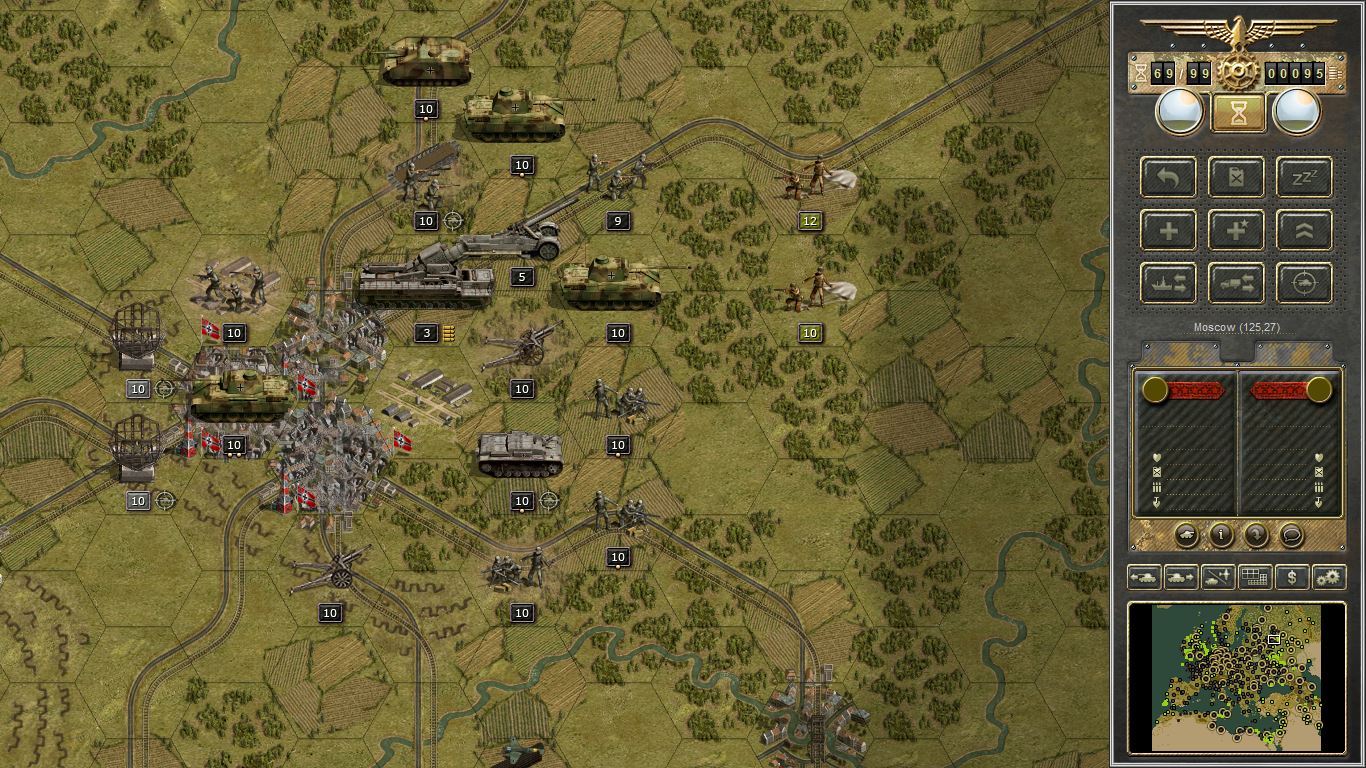
Task: Open the unit Upgrade panel via chevron icon
Action: coord(1303,230)
